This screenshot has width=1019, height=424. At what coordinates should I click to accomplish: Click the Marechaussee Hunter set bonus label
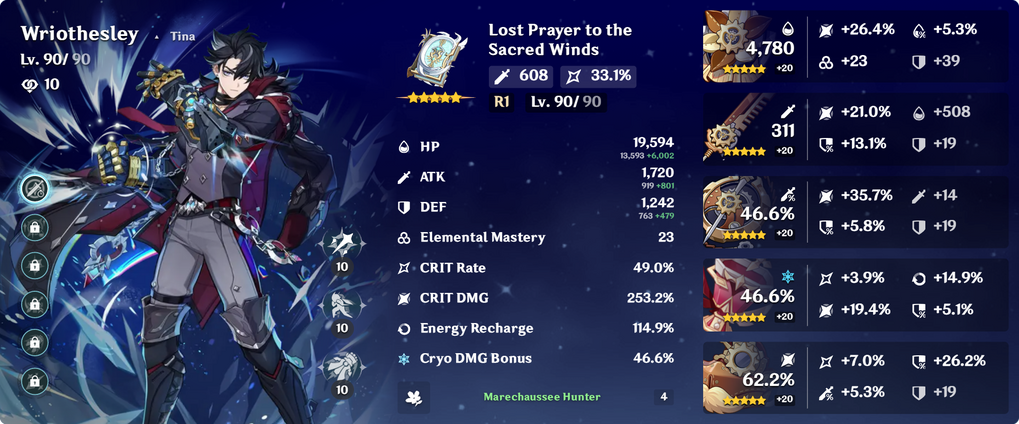point(542,397)
